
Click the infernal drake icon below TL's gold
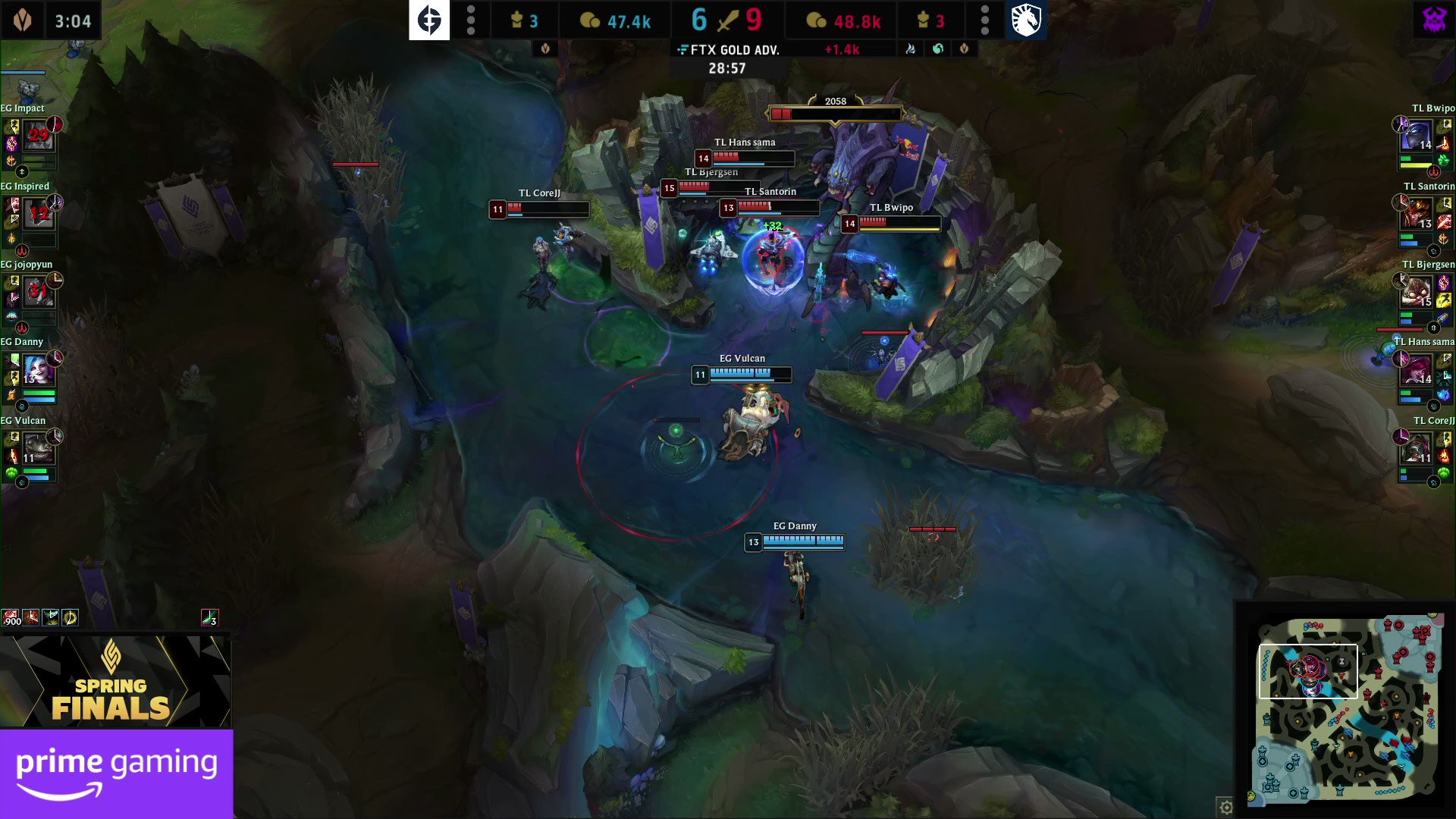point(911,49)
